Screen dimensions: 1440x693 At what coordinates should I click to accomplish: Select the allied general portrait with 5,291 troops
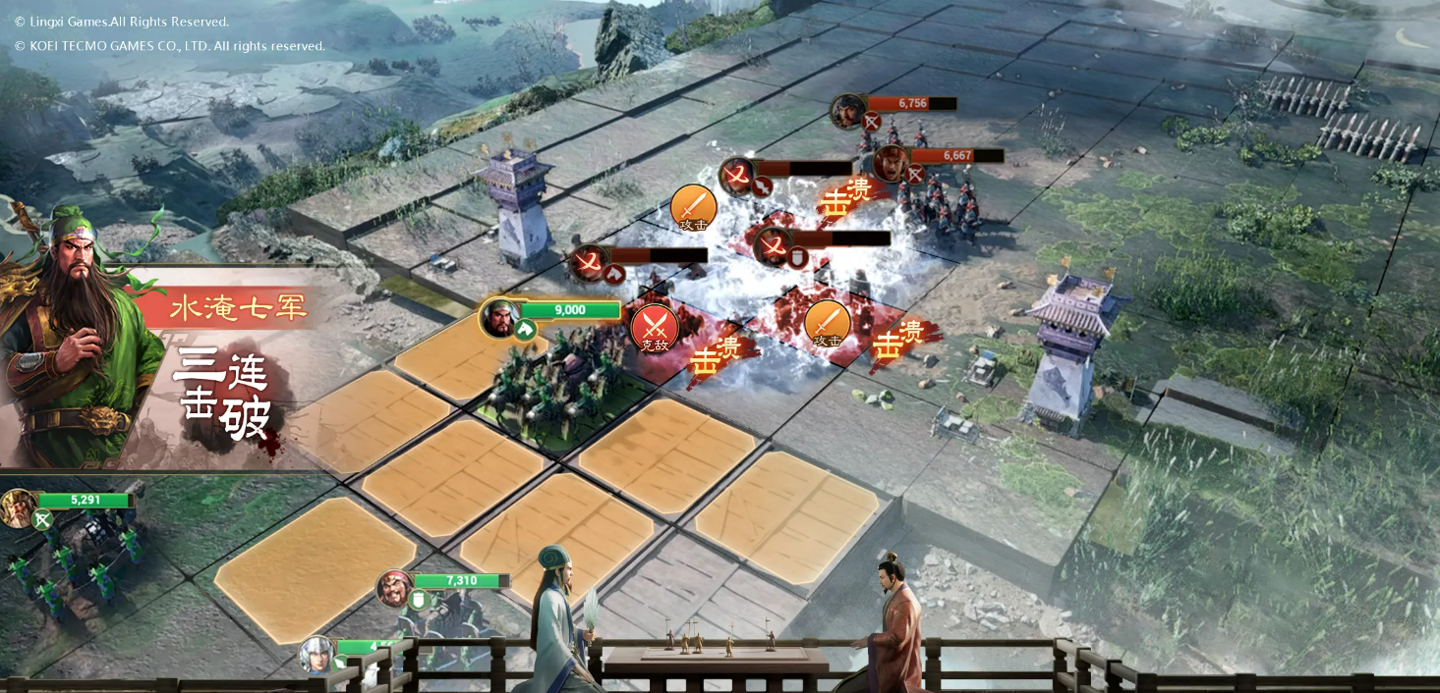[18, 507]
